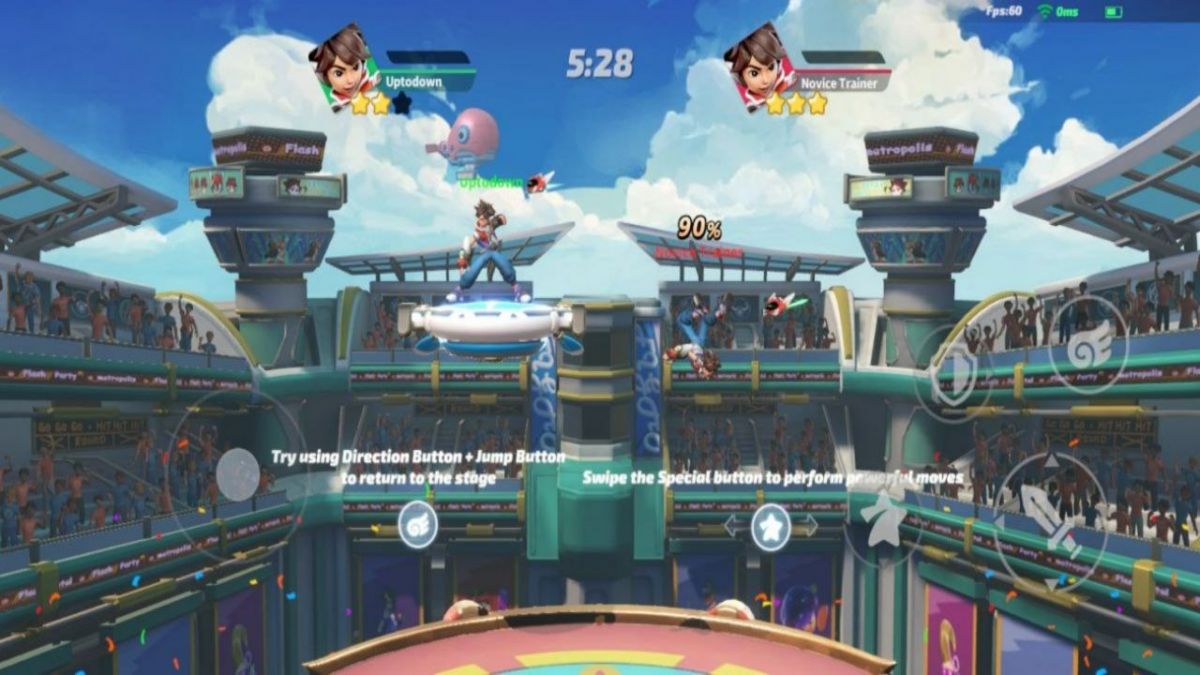
Task: Tap the translucent wing jump button beside the shield
Action: click(1088, 343)
